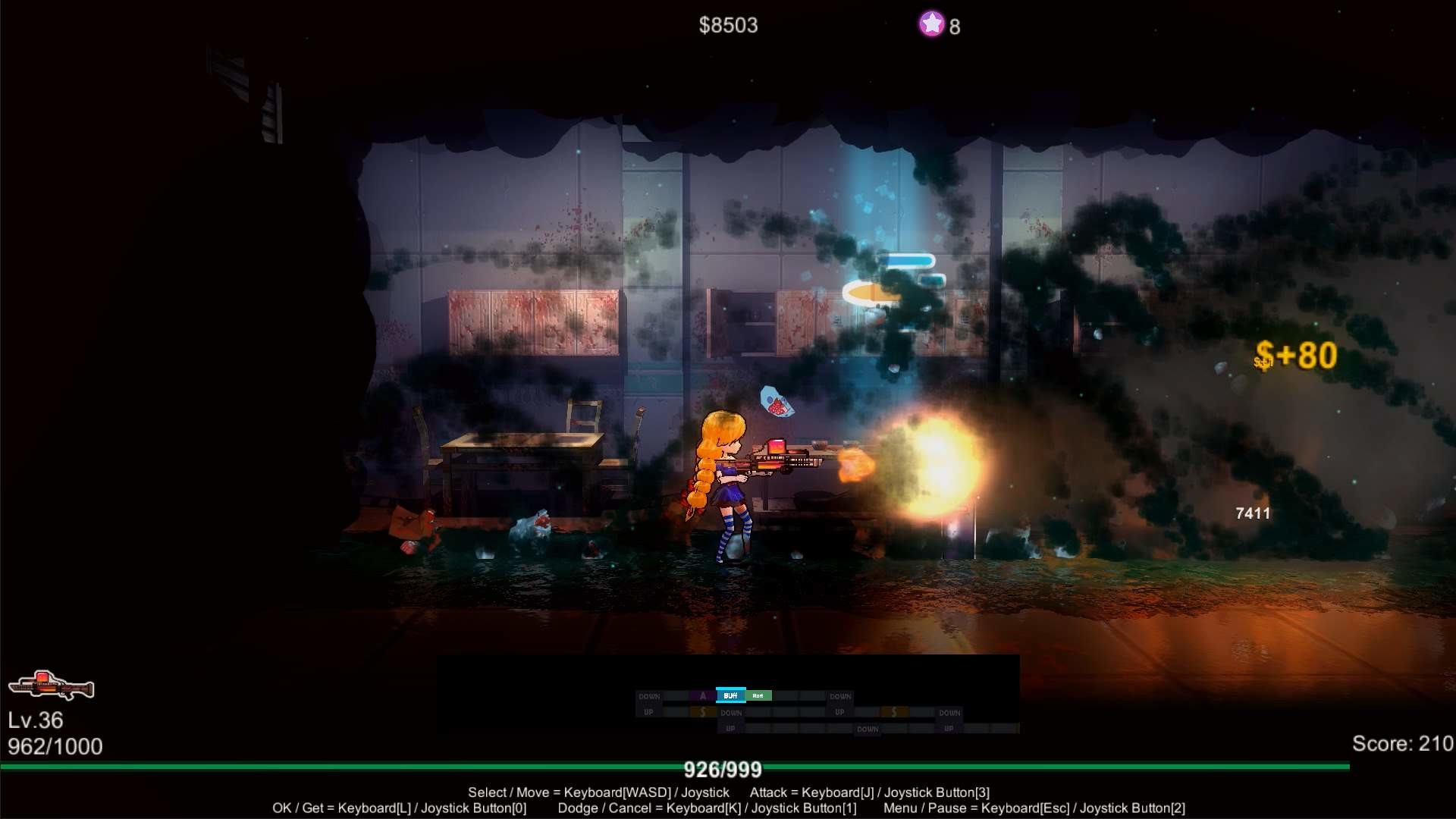
Task: Expand the first UP node in skill bar
Action: [x=648, y=712]
